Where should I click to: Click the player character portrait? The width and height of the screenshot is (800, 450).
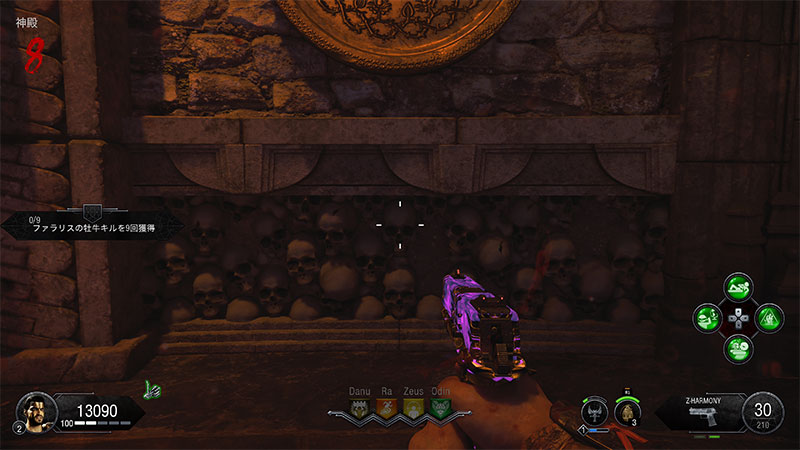pyautogui.click(x=35, y=411)
